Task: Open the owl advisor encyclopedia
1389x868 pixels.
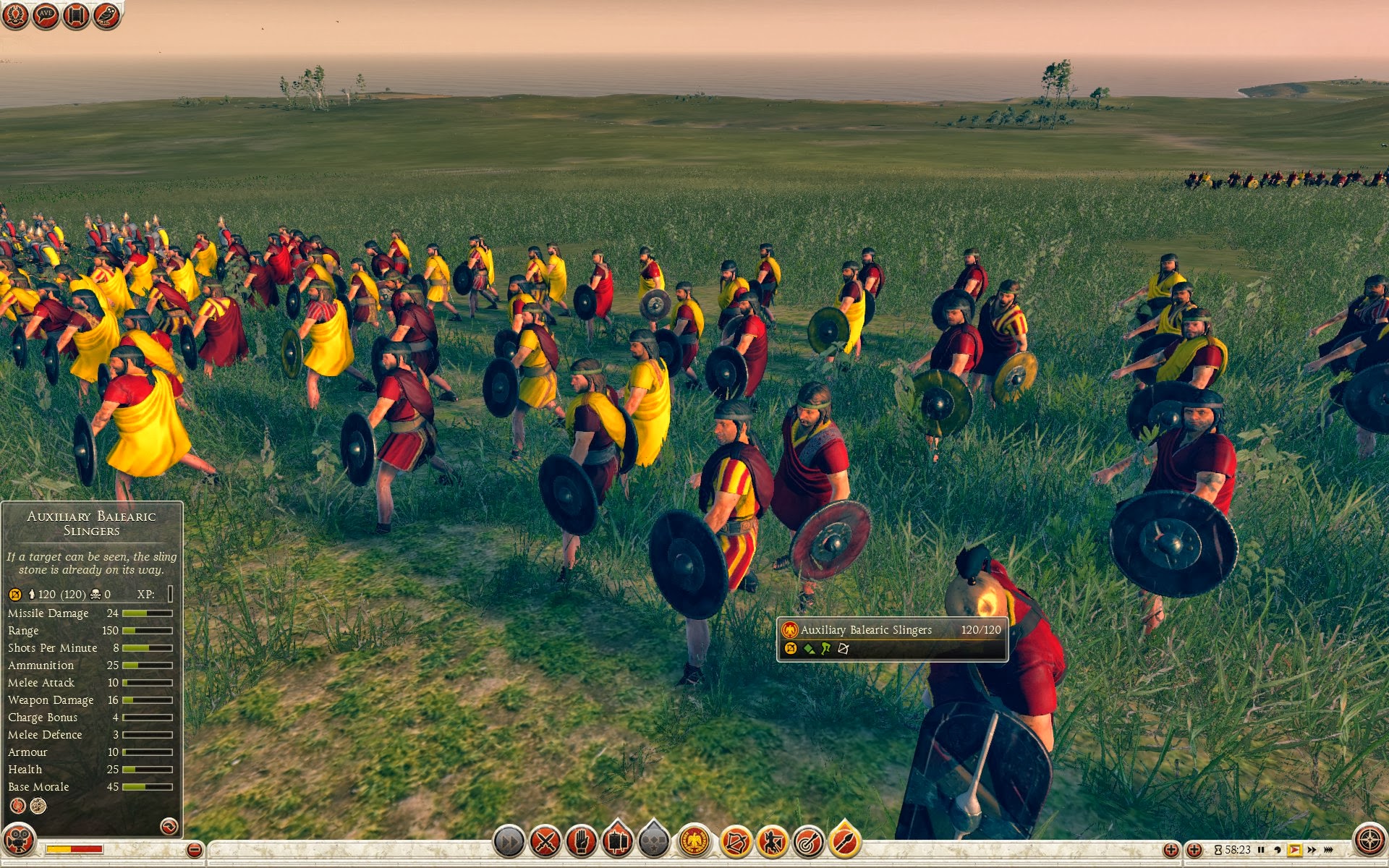Action: tap(106, 15)
